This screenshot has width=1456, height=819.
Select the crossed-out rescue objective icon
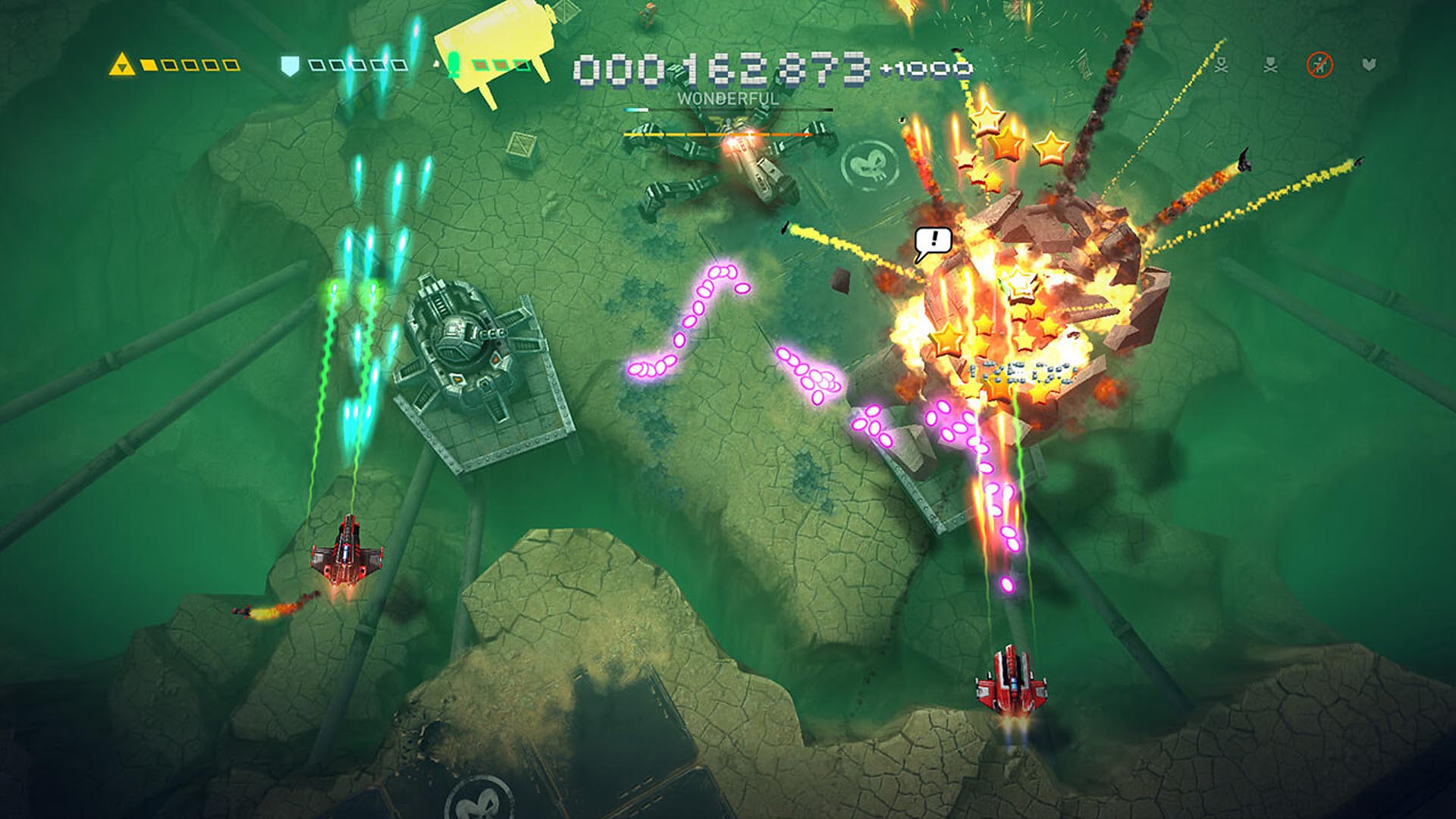pyautogui.click(x=1319, y=64)
